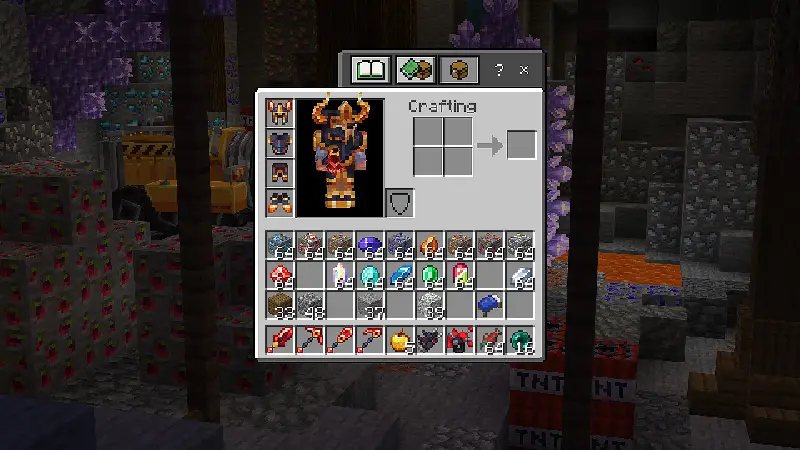Select the equipped boots slot
Image resolution: width=800 pixels, height=450 pixels.
point(278,202)
